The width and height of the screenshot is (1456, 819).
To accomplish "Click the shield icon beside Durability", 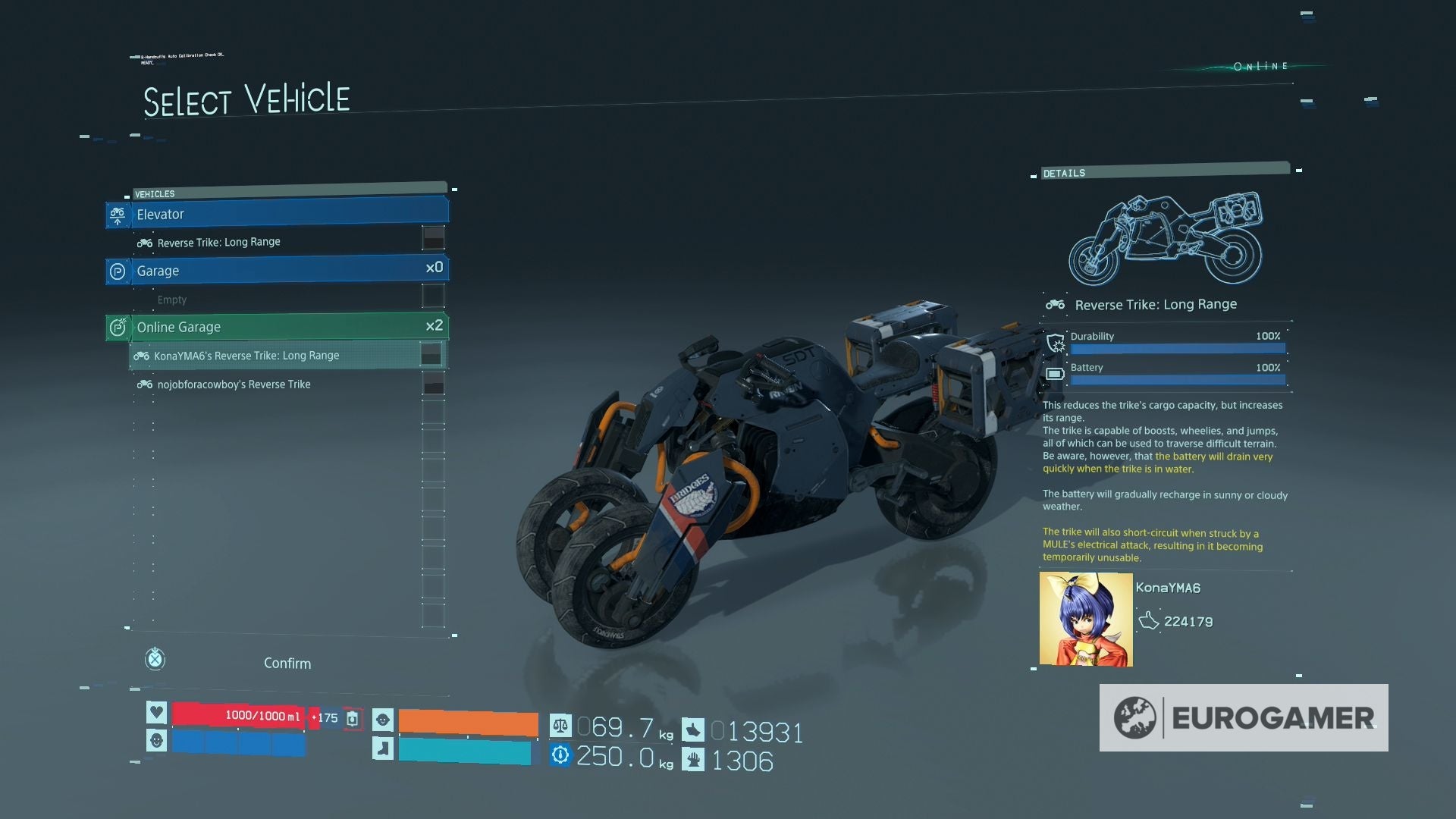I will click(1054, 343).
